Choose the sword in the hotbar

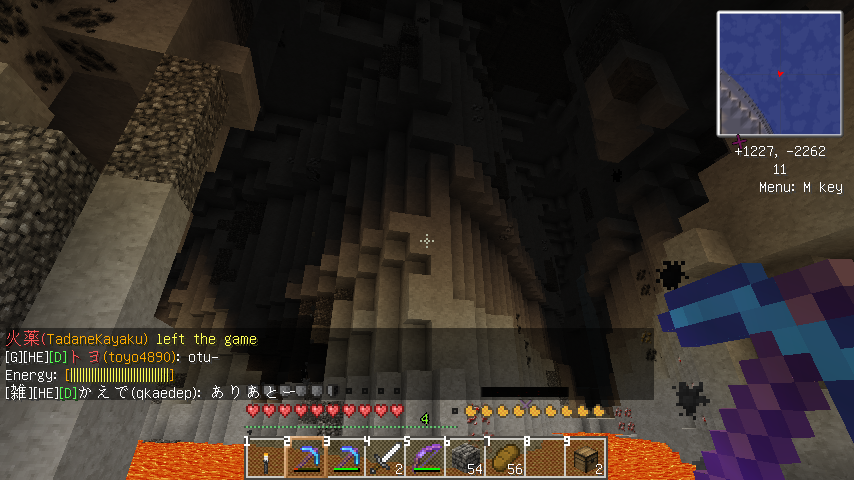pyautogui.click(x=386, y=459)
